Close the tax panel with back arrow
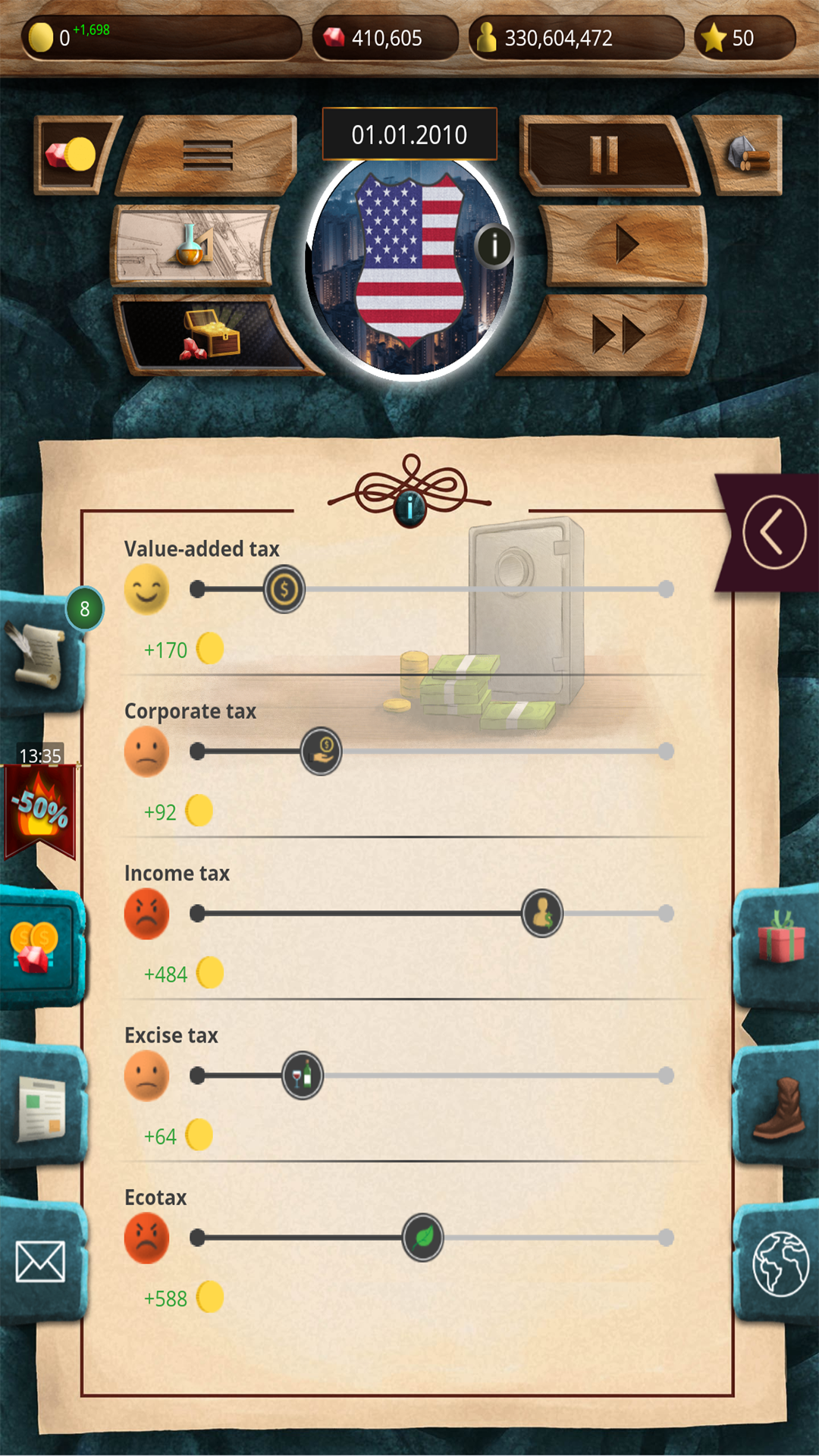Screen dimensions: 819x1456 tap(773, 532)
